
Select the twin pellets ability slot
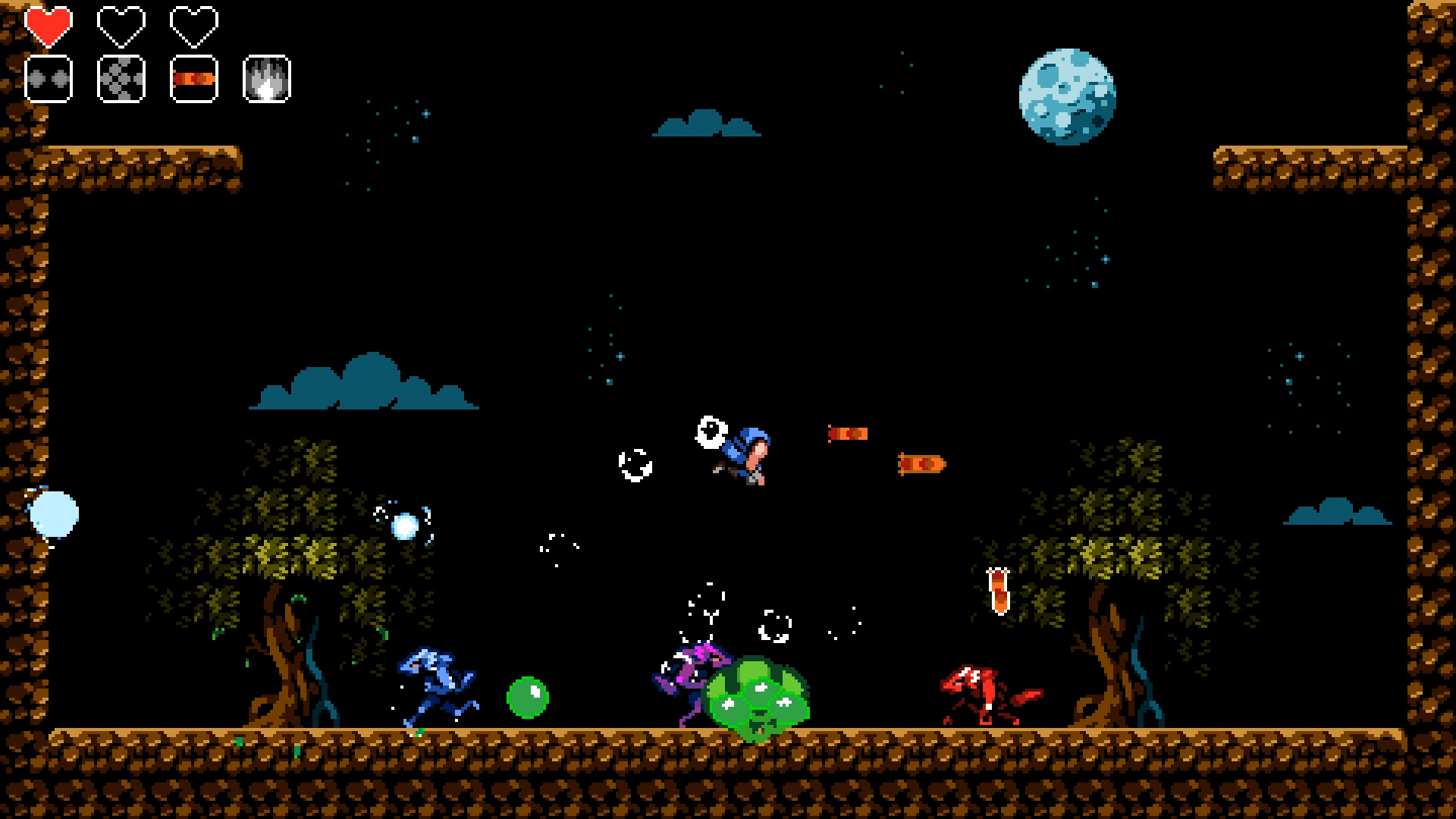coord(48,78)
